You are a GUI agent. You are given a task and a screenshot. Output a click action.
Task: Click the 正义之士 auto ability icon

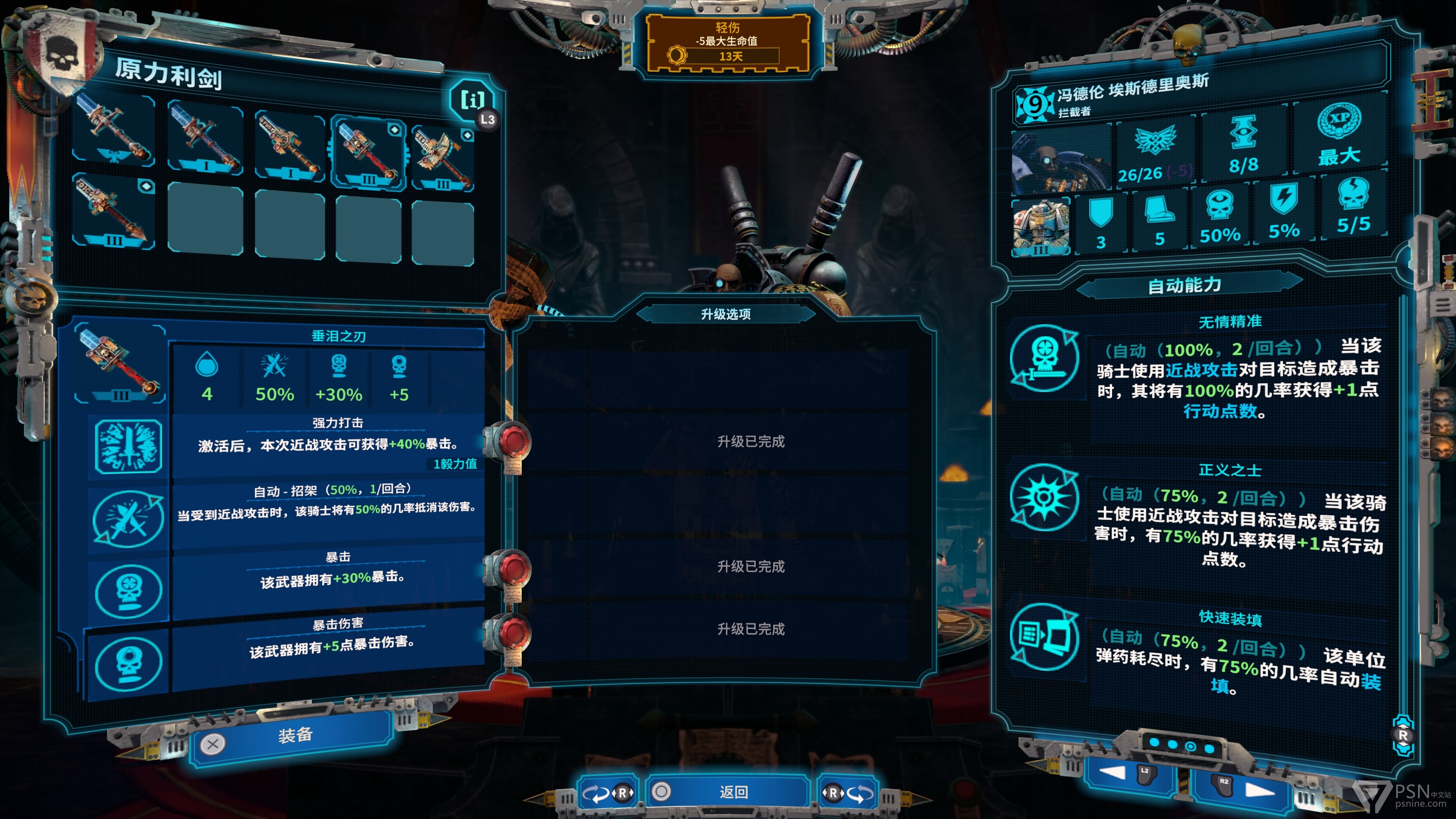pyautogui.click(x=1044, y=497)
